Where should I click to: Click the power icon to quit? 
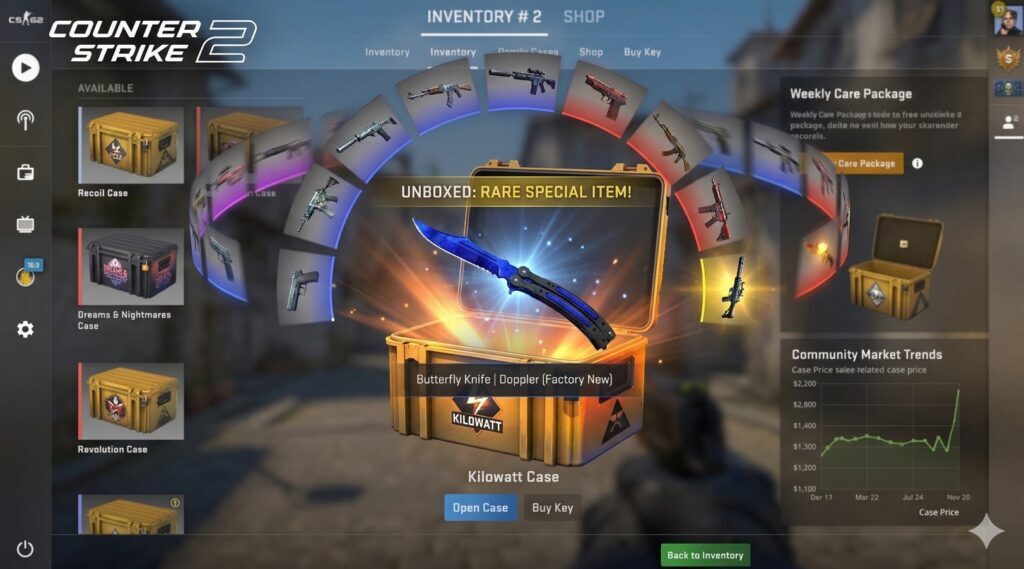(25, 548)
